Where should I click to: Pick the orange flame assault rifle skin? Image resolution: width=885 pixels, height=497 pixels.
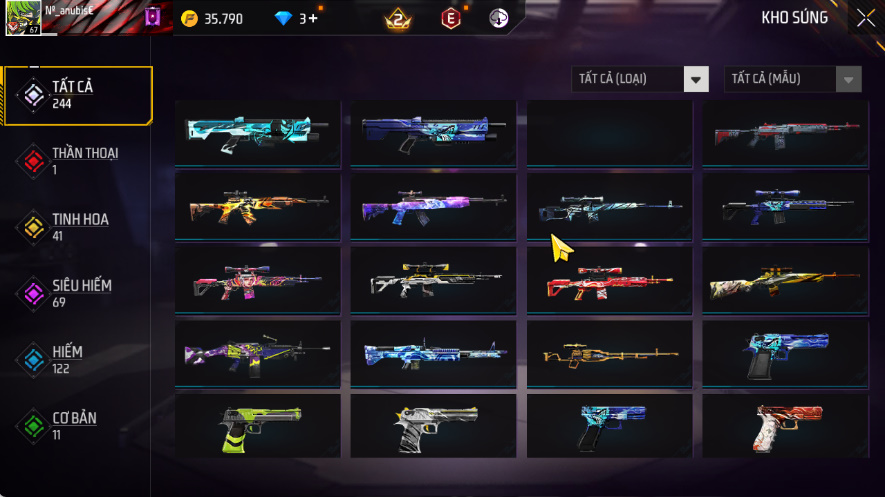(x=258, y=206)
